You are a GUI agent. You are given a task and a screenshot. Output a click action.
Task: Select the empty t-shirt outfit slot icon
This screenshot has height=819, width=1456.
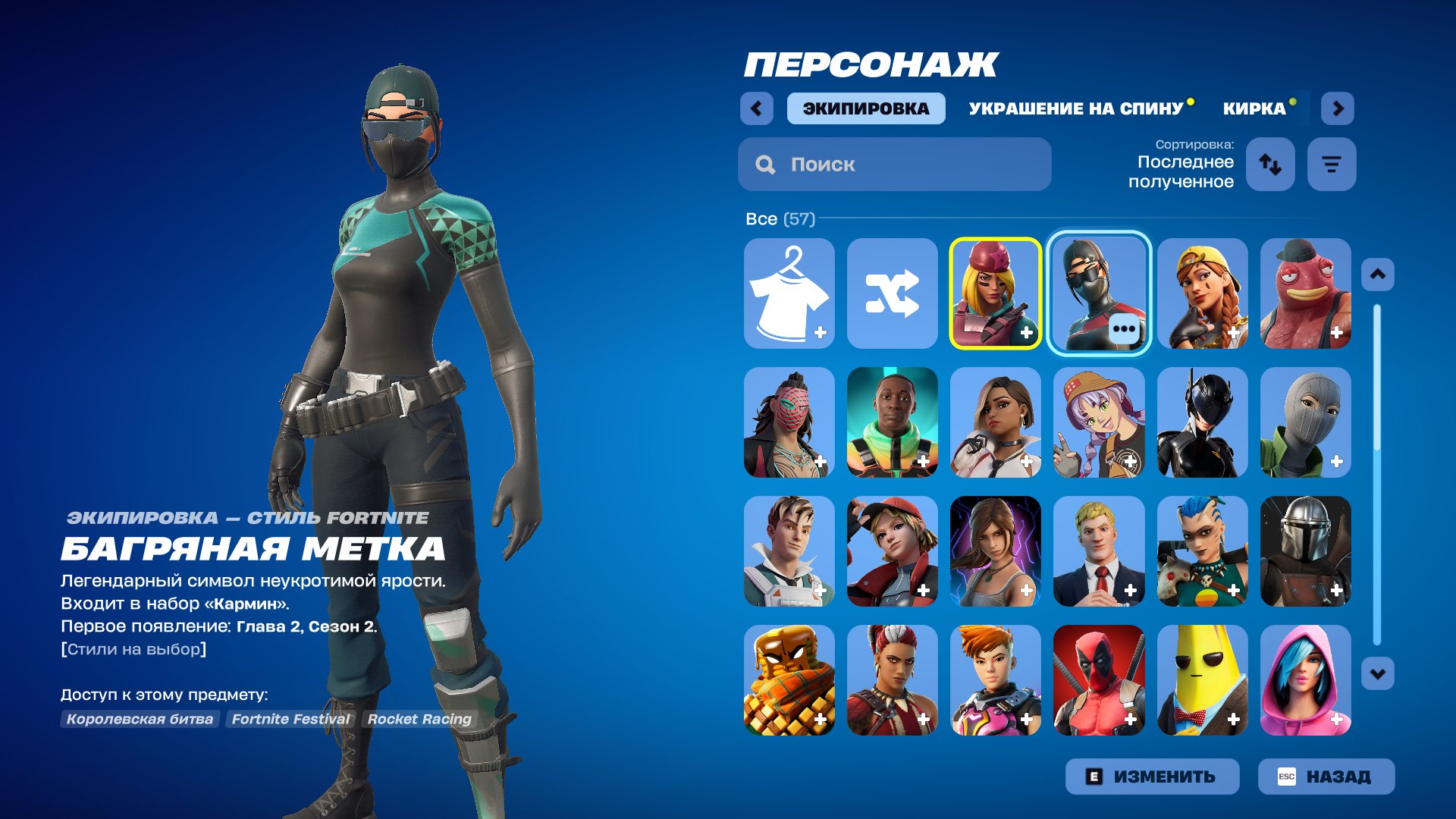[789, 293]
